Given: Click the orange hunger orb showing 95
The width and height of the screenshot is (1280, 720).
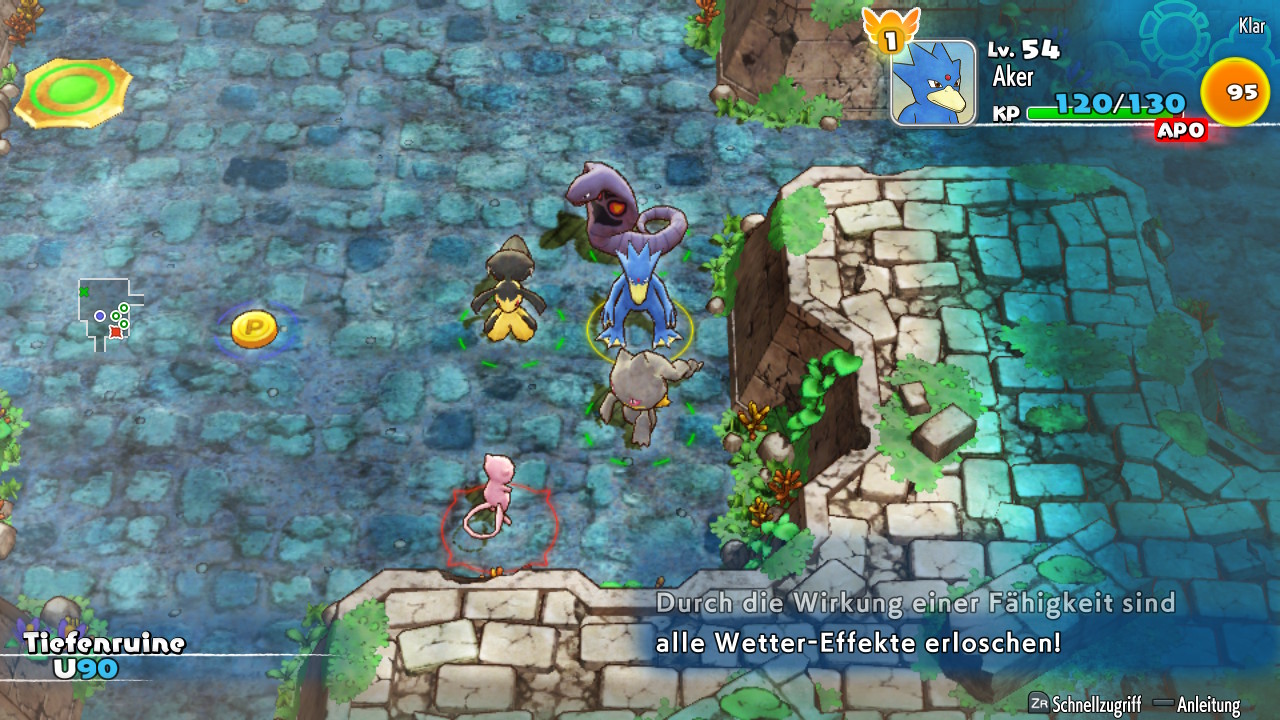Looking at the screenshot, I should [x=1234, y=91].
